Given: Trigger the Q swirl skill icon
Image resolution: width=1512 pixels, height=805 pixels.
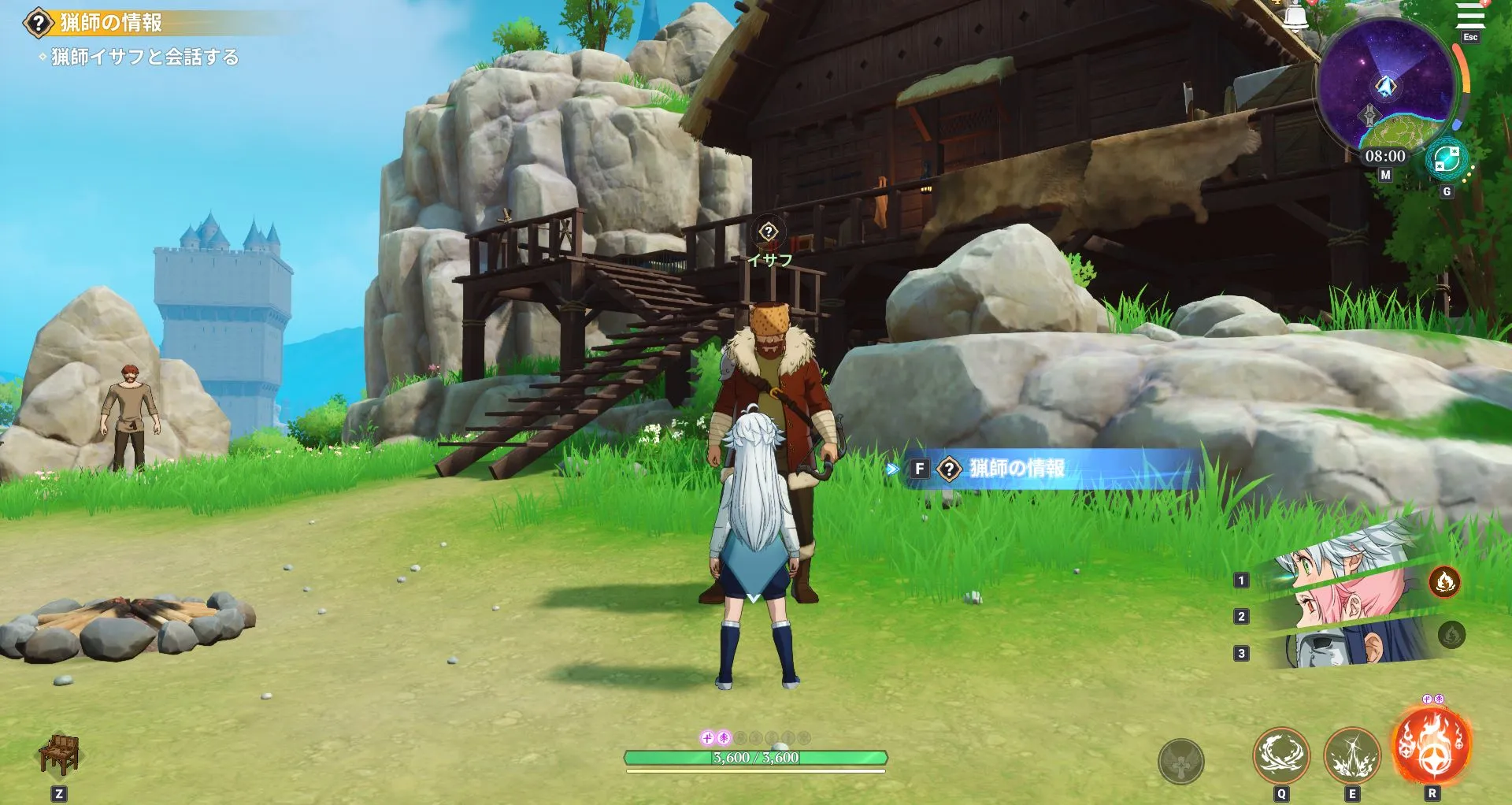Looking at the screenshot, I should (1283, 754).
